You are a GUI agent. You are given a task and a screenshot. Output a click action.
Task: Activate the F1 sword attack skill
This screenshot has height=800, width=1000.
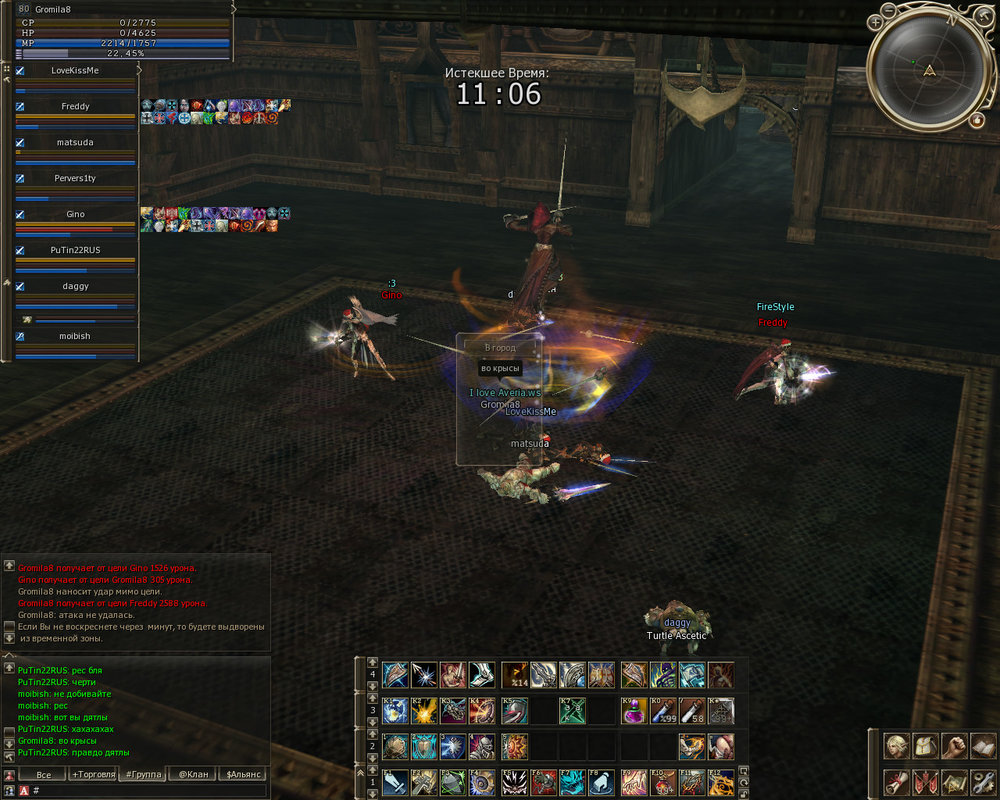tap(394, 782)
